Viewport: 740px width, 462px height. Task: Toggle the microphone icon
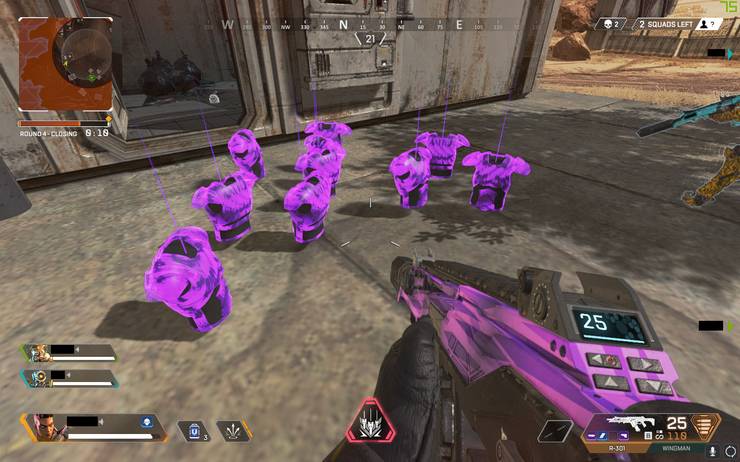pos(712,451)
